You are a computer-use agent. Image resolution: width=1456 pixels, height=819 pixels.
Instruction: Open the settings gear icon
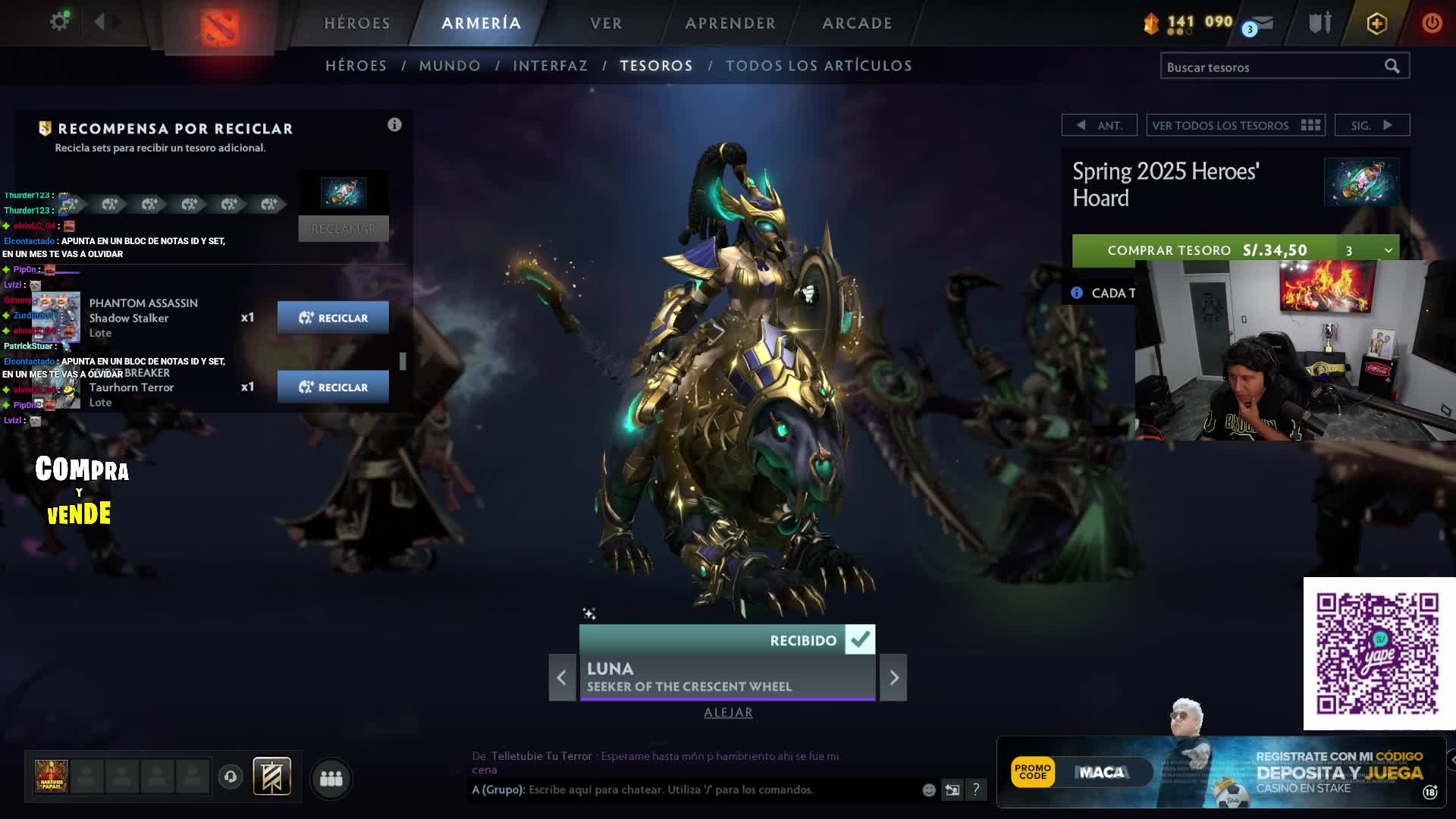(59, 21)
